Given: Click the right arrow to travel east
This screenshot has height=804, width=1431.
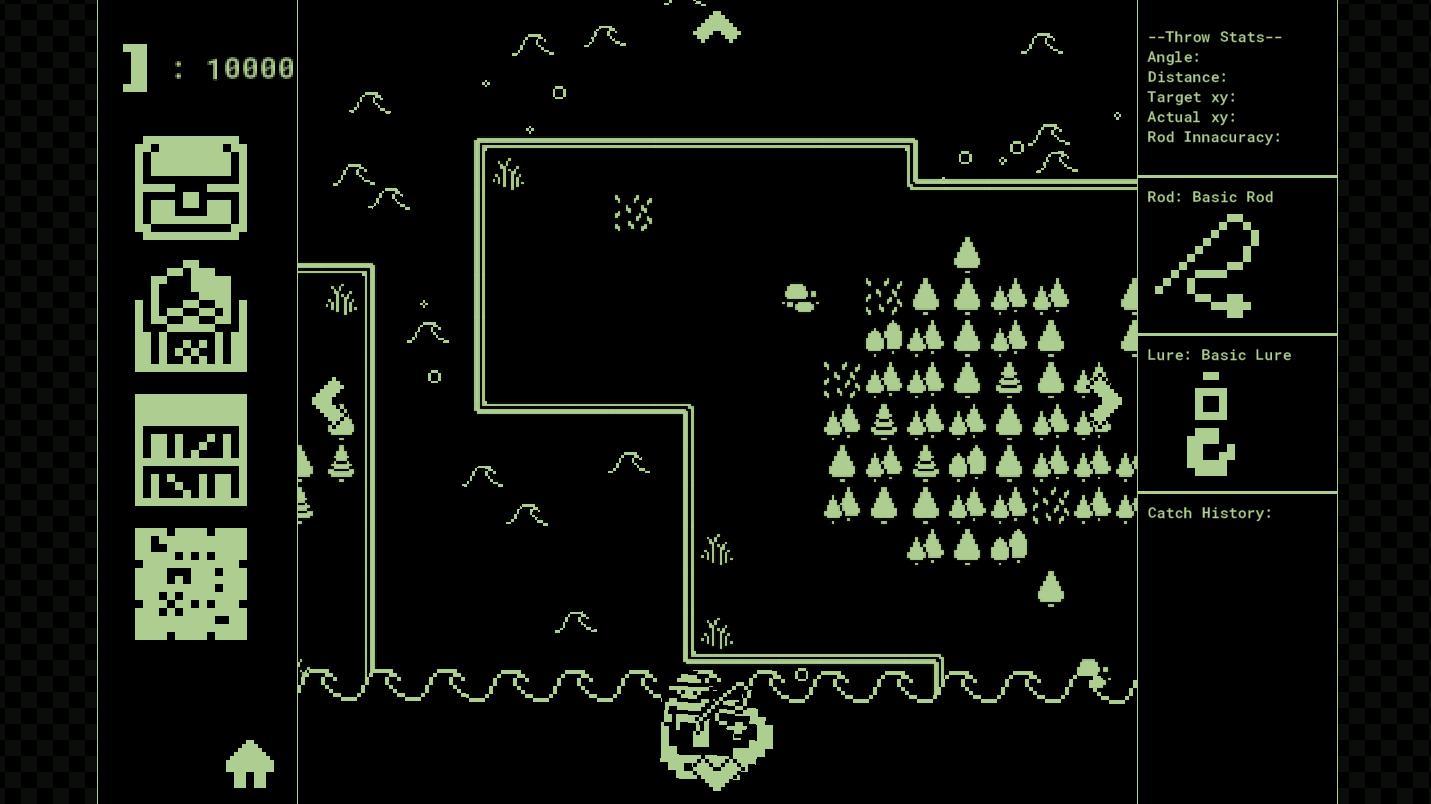Looking at the screenshot, I should coord(1103,400).
